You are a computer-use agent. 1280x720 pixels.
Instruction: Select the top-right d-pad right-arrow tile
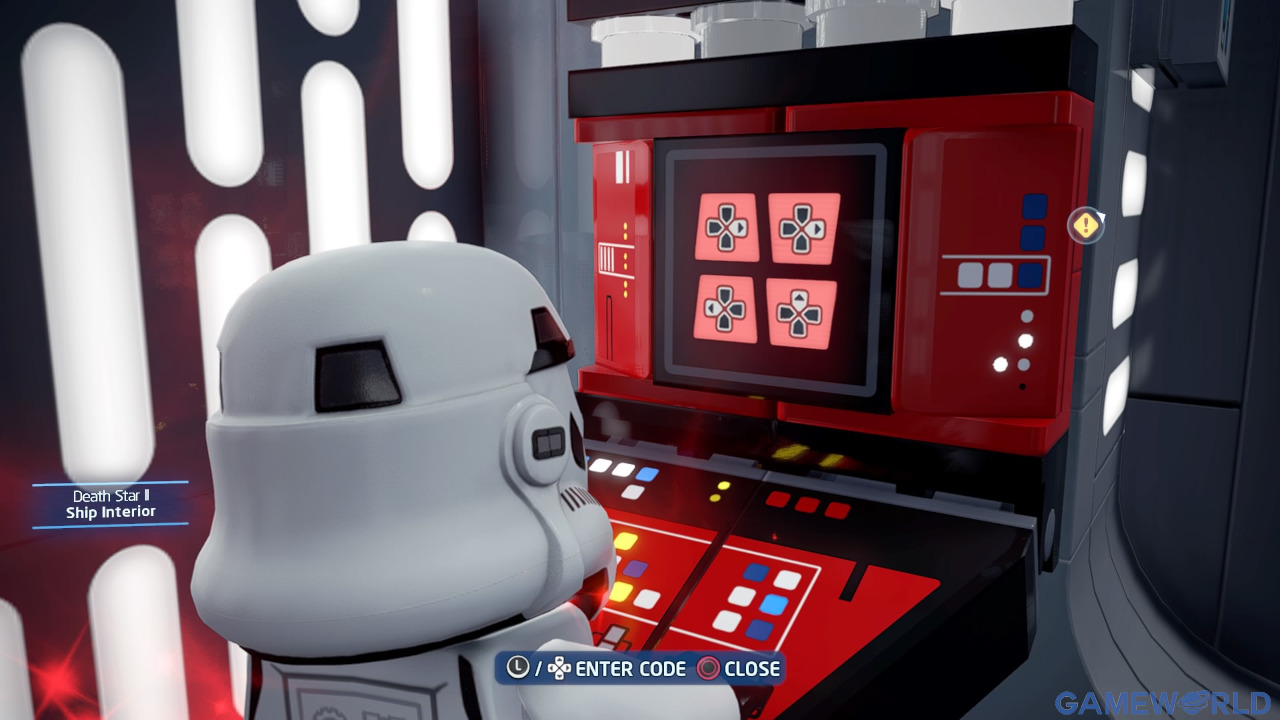click(805, 230)
